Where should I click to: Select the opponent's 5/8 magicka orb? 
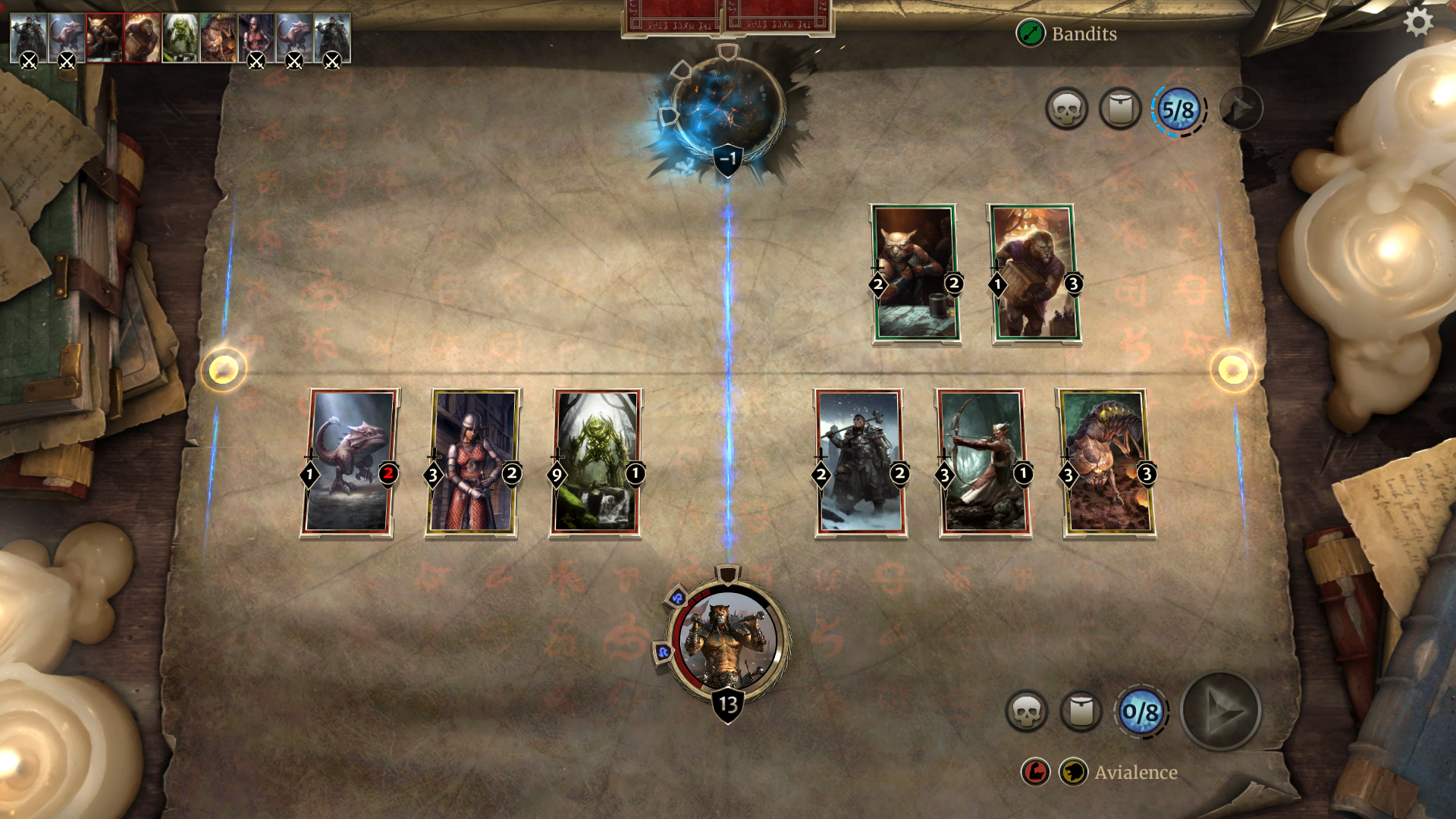1178,108
